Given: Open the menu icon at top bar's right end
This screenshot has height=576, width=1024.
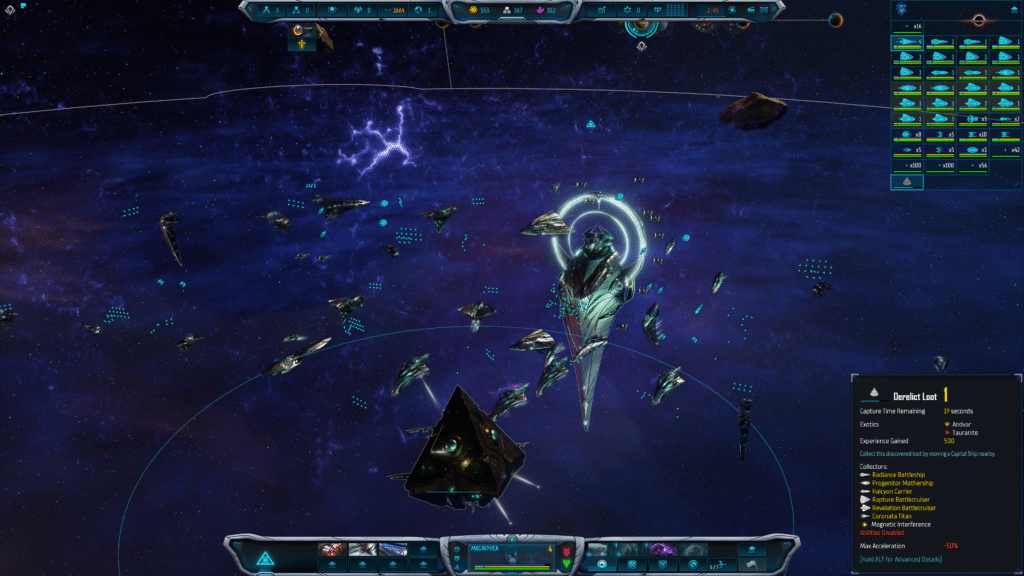Looking at the screenshot, I should click(767, 10).
